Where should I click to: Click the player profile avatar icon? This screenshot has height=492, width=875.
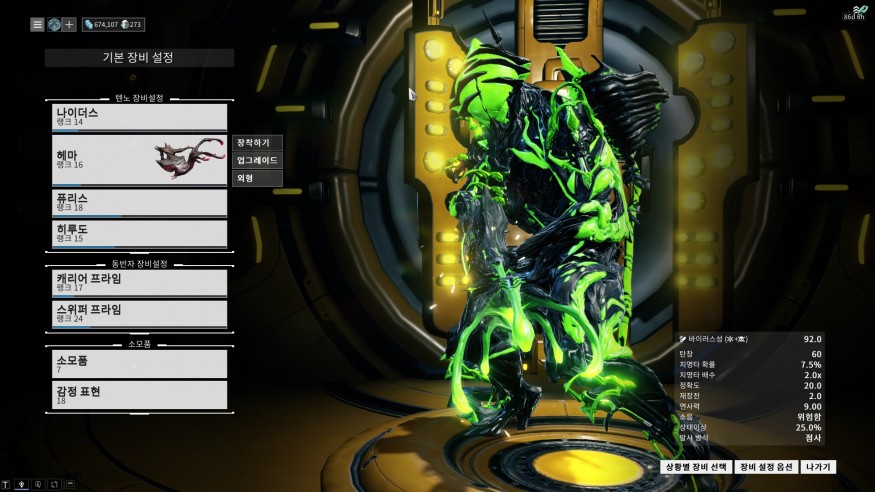click(x=53, y=25)
